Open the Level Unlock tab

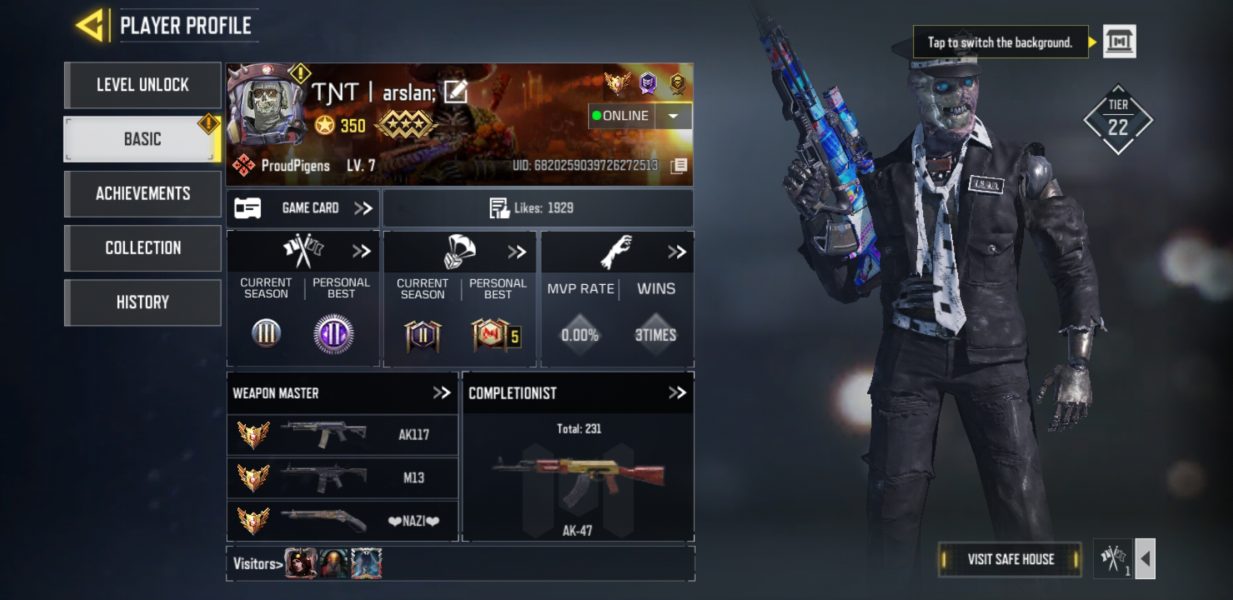pyautogui.click(x=142, y=85)
